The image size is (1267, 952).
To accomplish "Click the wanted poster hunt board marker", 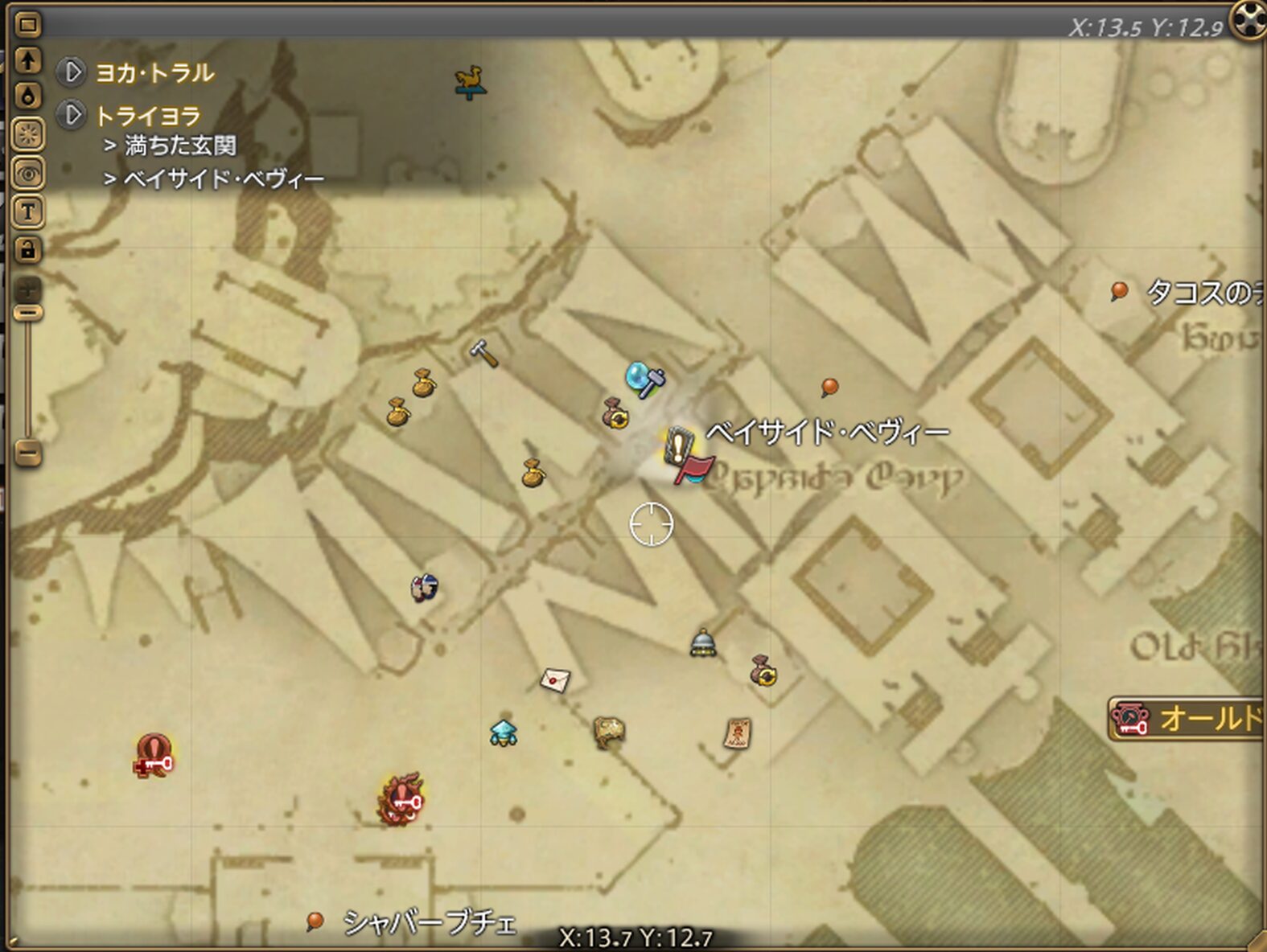I will (737, 732).
